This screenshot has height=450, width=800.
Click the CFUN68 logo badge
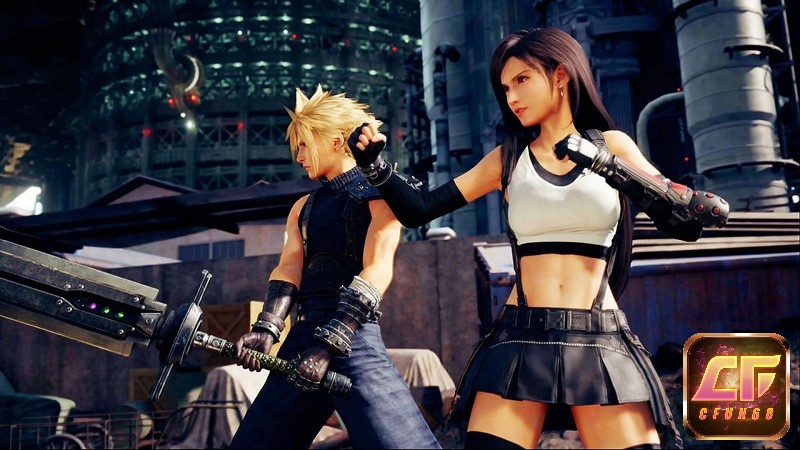(x=736, y=386)
